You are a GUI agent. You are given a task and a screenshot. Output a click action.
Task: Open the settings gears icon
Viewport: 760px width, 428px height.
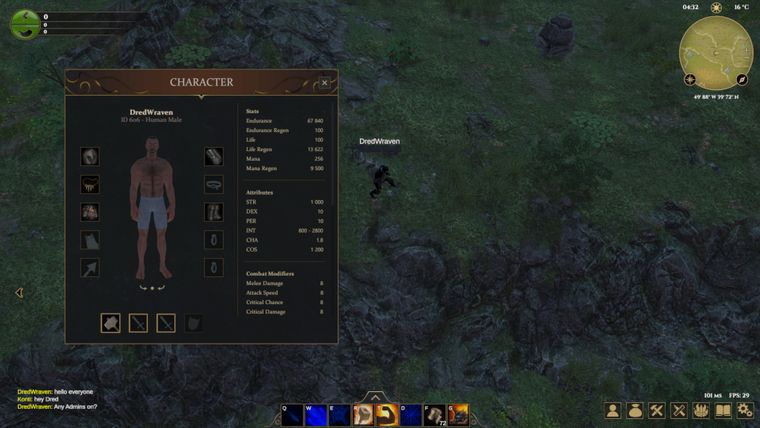click(x=744, y=410)
